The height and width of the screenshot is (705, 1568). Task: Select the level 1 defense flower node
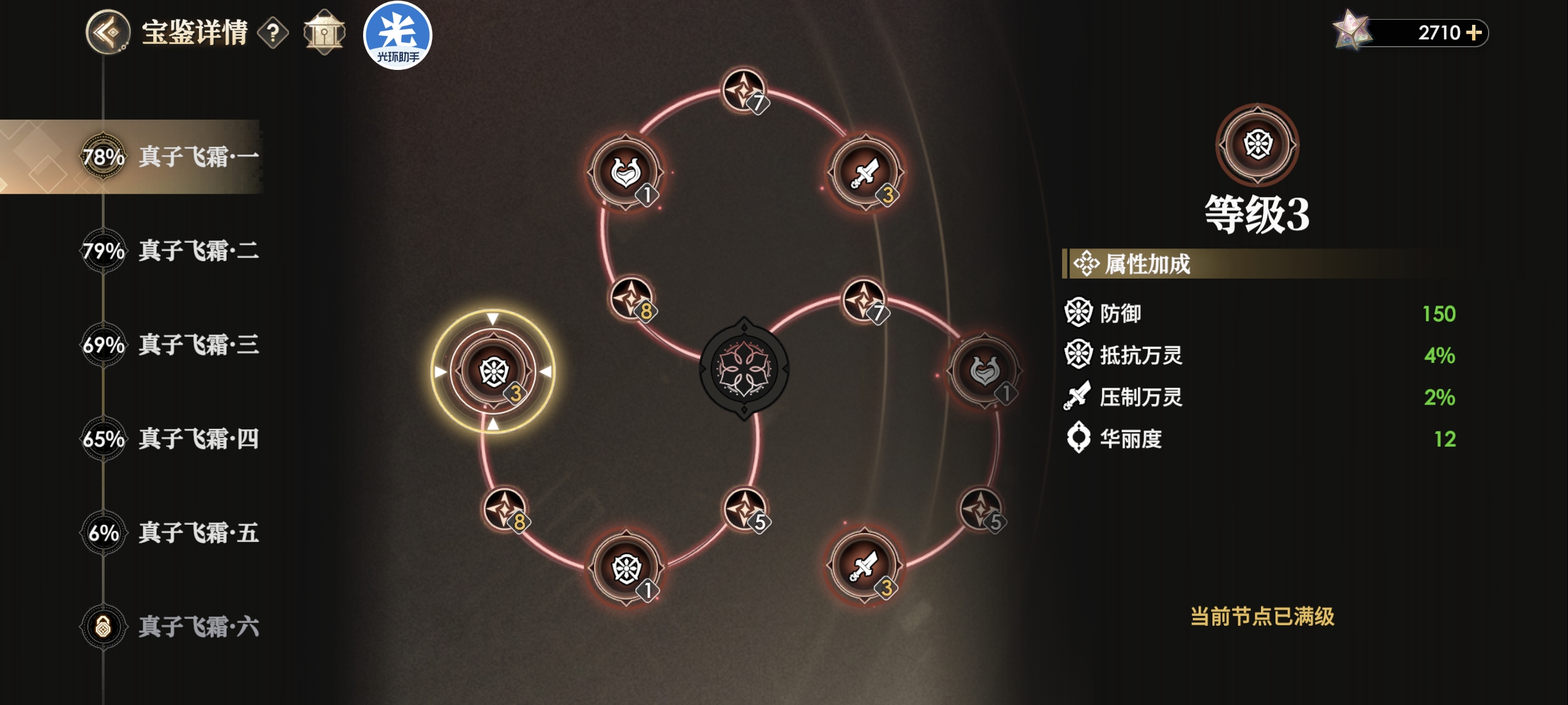coord(626,569)
